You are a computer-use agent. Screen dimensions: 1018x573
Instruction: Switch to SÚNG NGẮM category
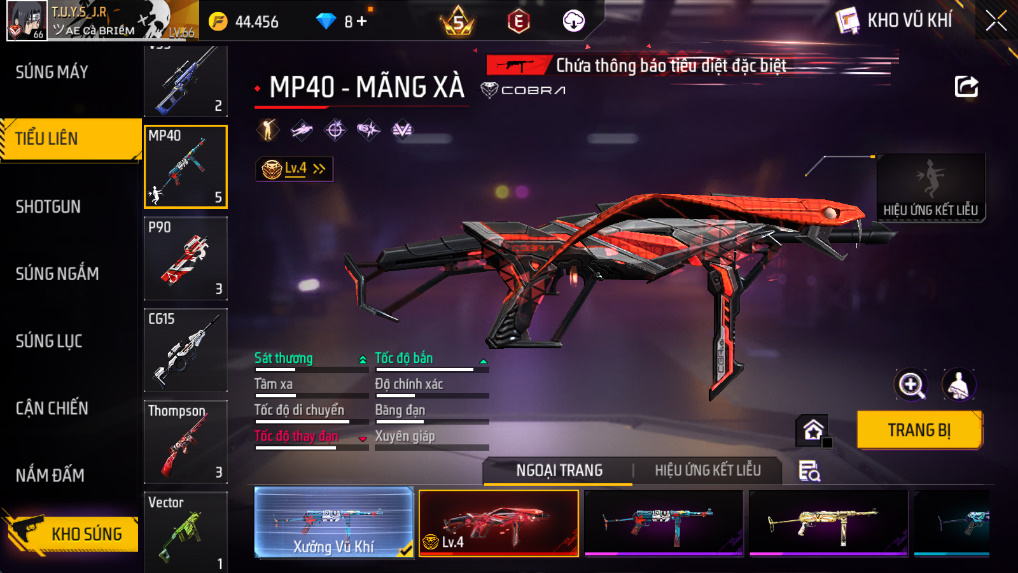tap(57, 273)
